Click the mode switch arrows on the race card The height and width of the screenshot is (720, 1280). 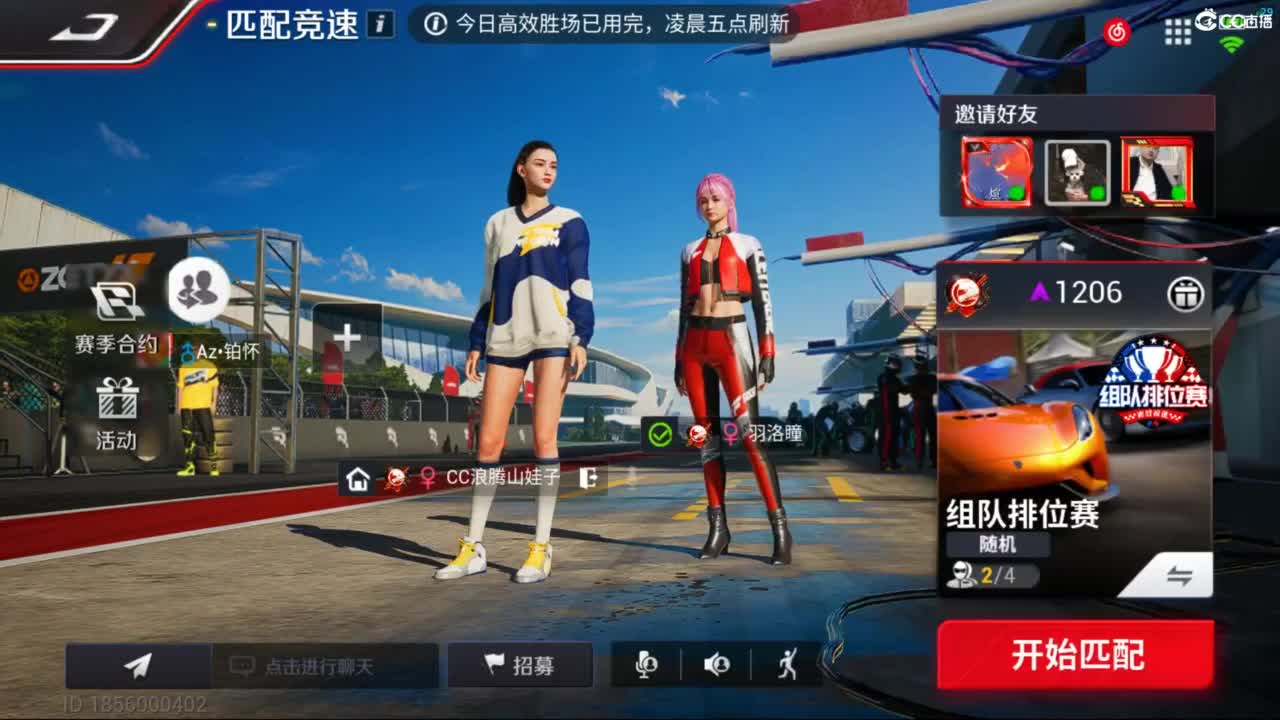[1182, 574]
